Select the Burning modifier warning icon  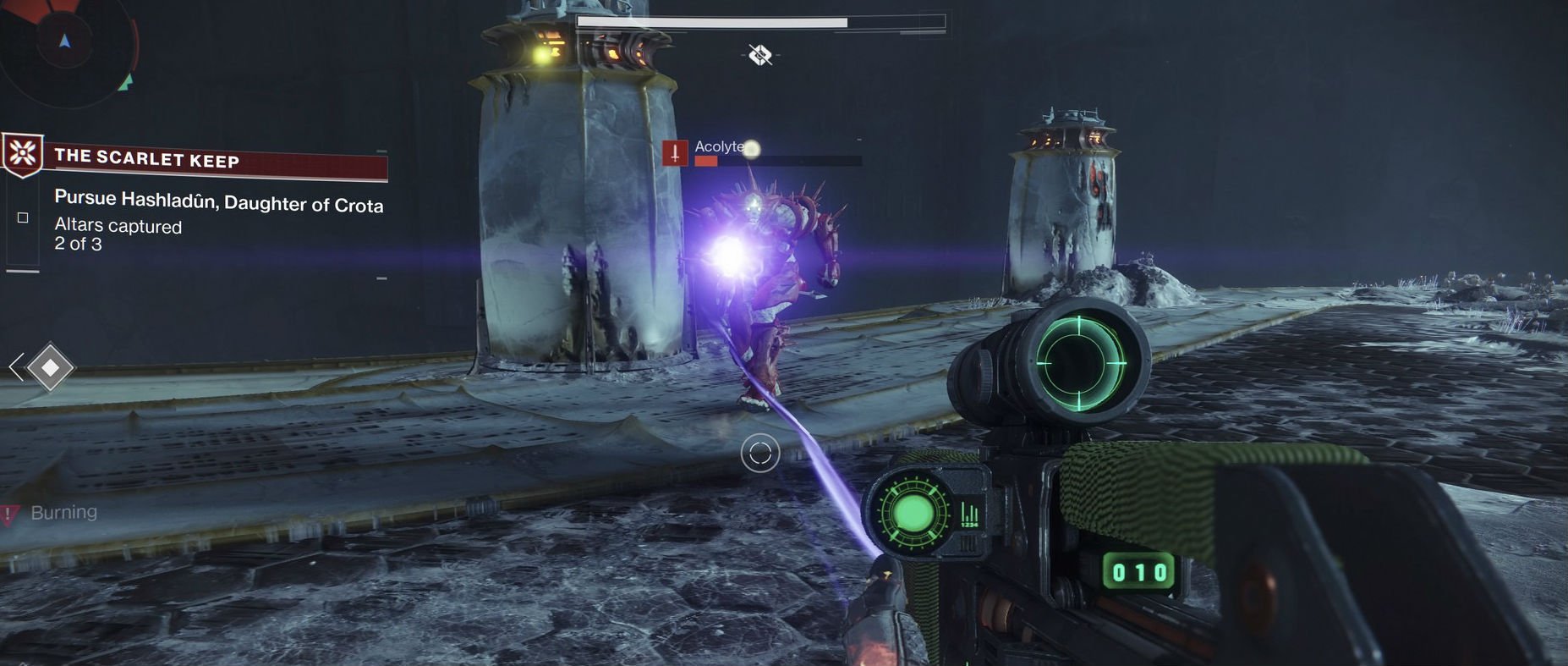(x=9, y=514)
